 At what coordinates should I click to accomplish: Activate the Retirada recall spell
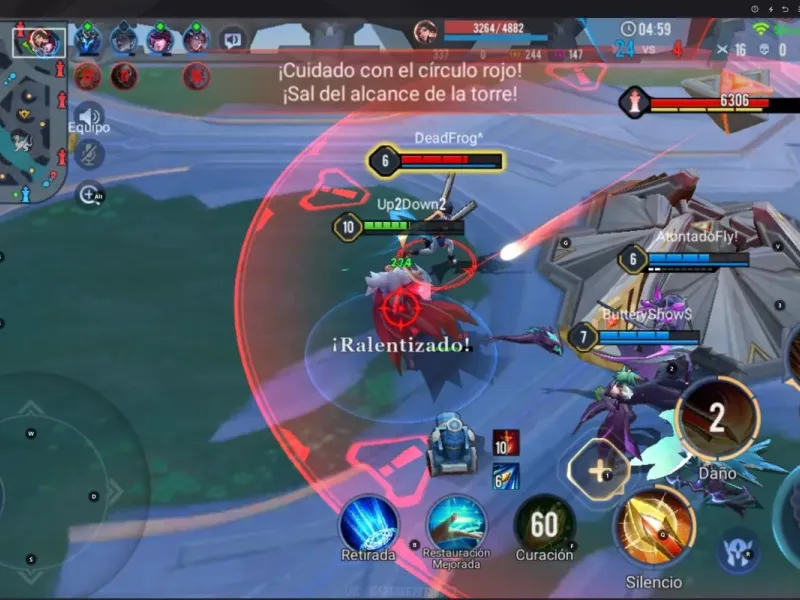point(368,523)
